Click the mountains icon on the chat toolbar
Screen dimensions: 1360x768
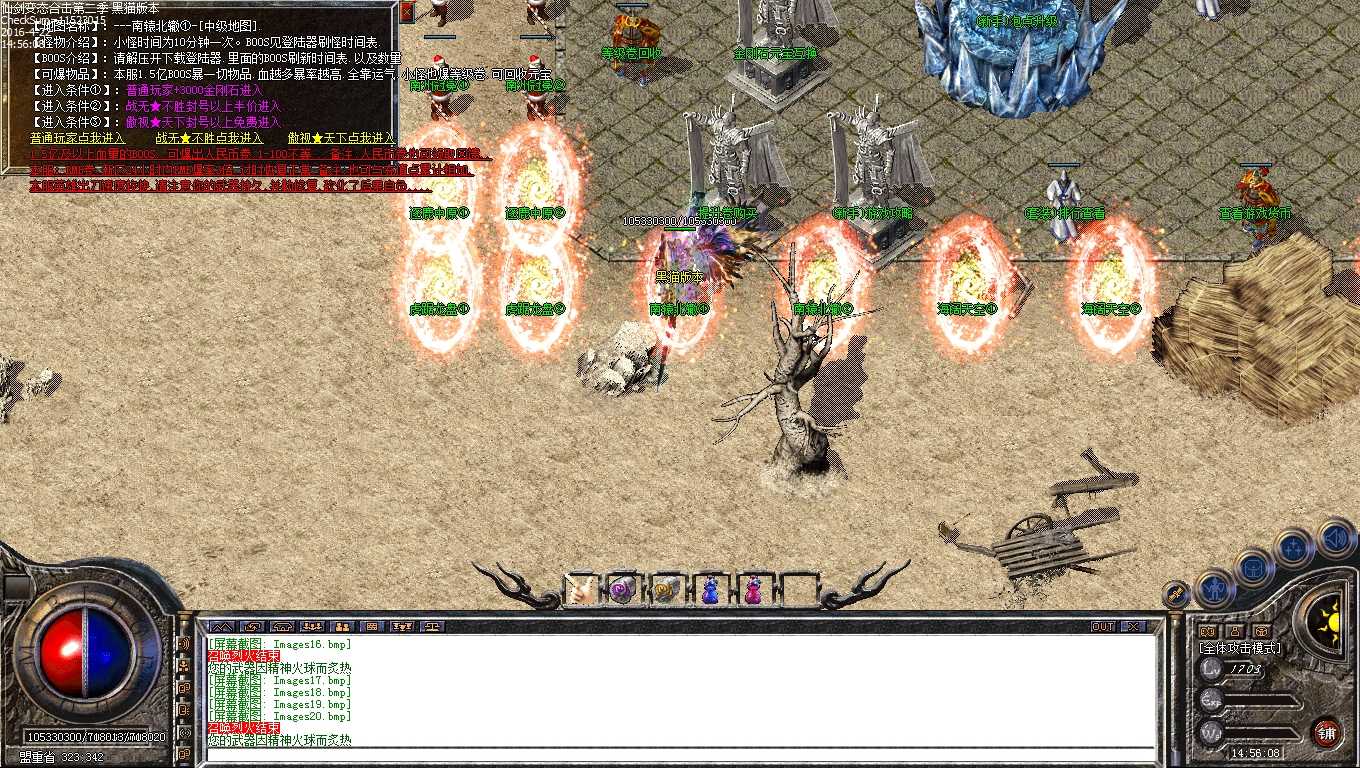(x=222, y=626)
